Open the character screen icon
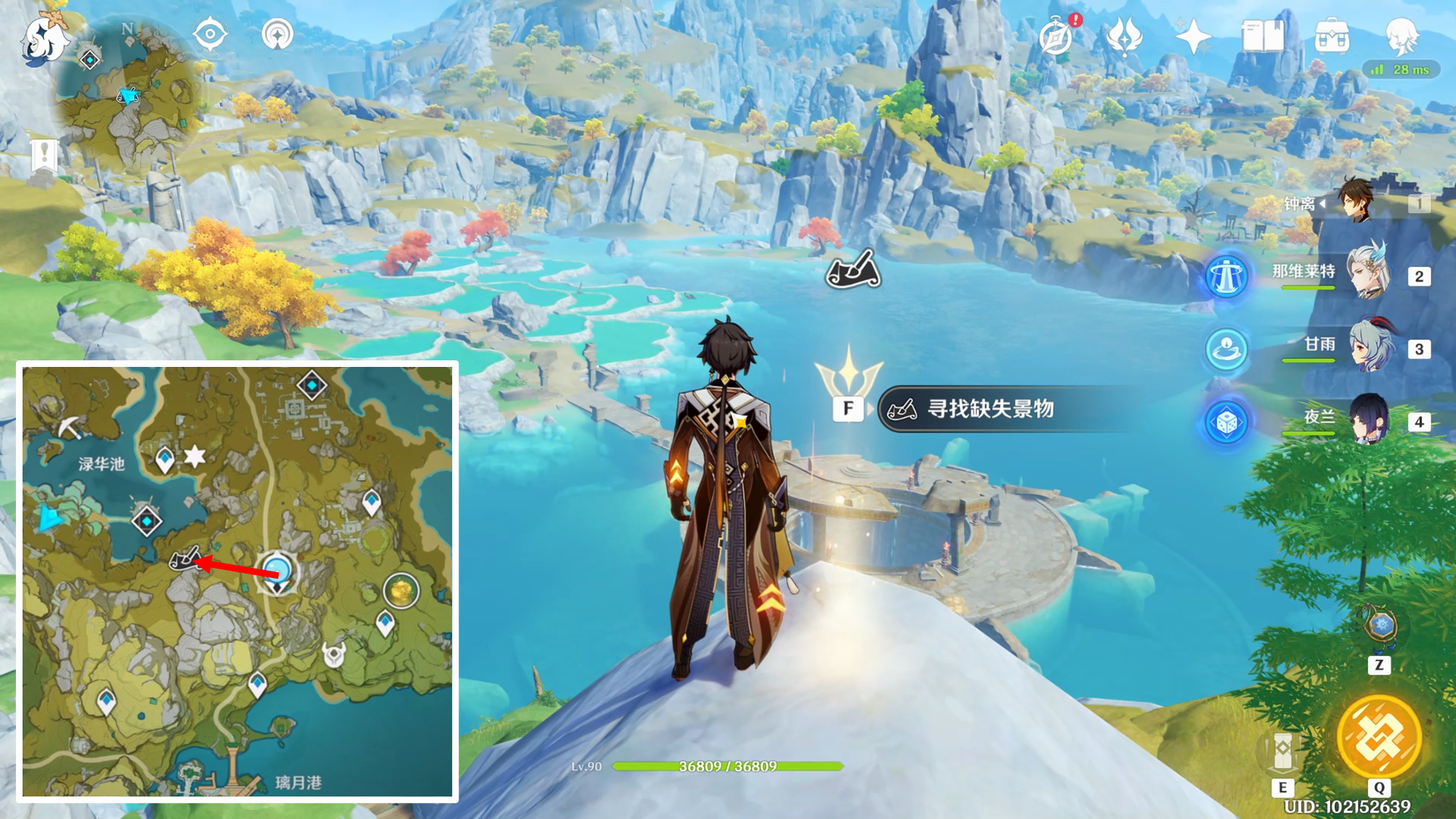Viewport: 1456px width, 819px height. (1401, 35)
